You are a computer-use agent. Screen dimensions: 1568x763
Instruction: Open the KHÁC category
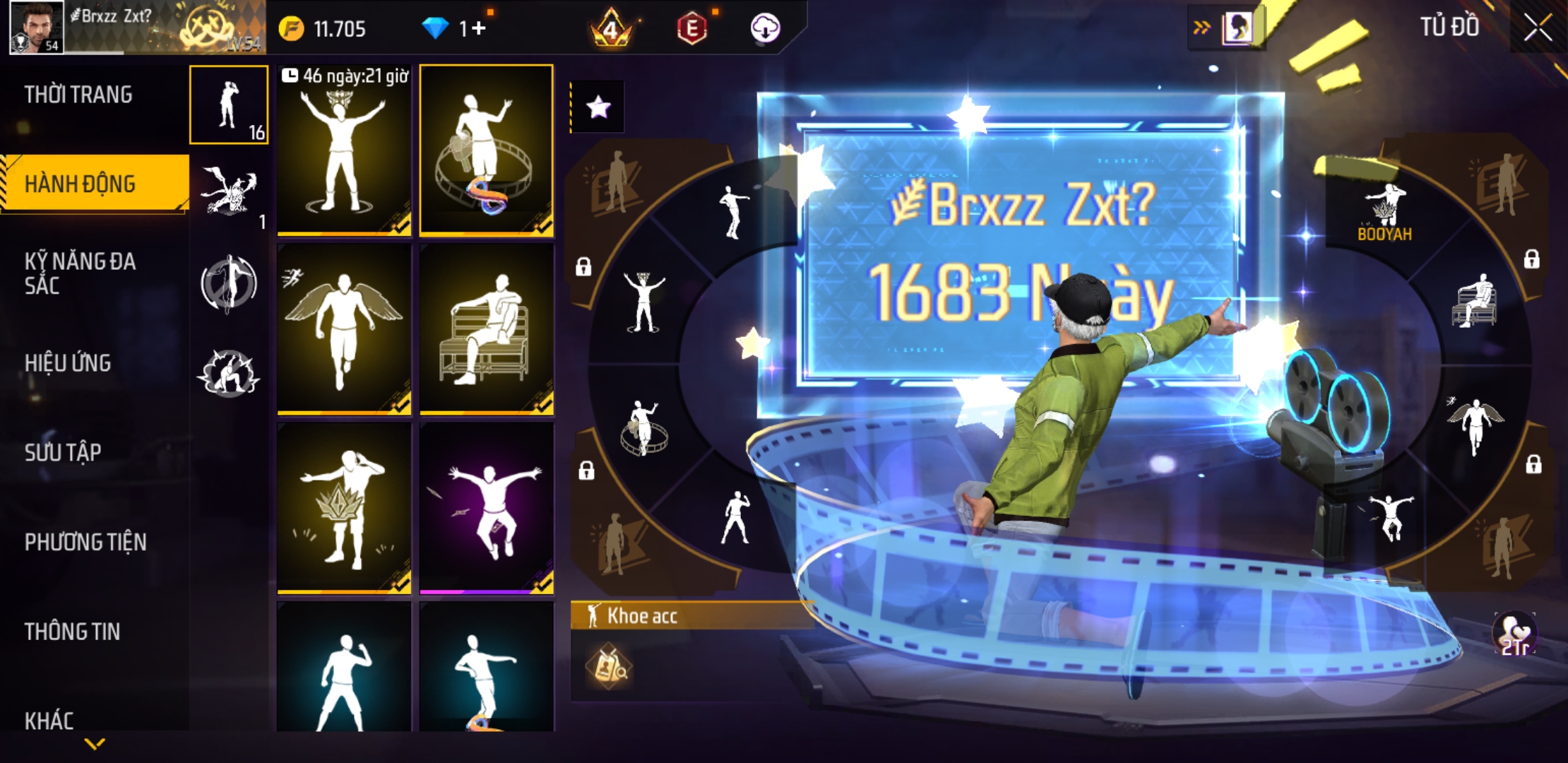[49, 721]
